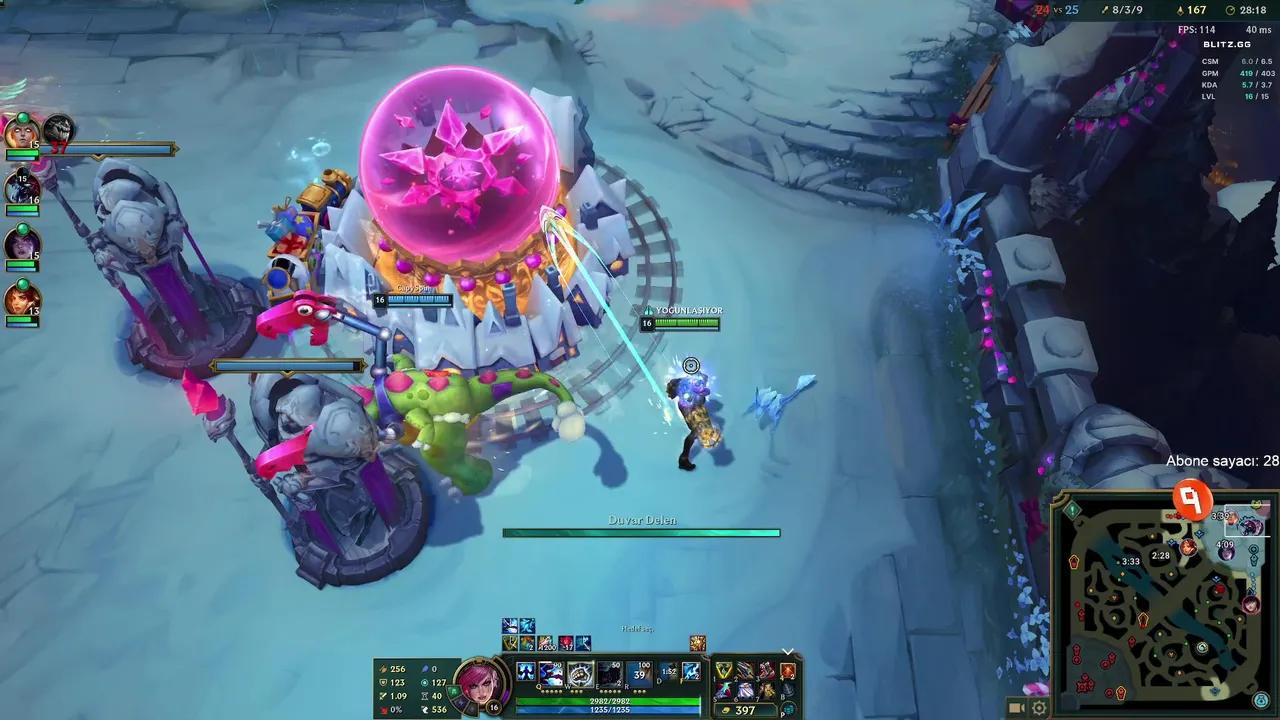Viewport: 1280px width, 720px height.
Task: Click the 397 gold amount to open shop
Action: click(744, 709)
